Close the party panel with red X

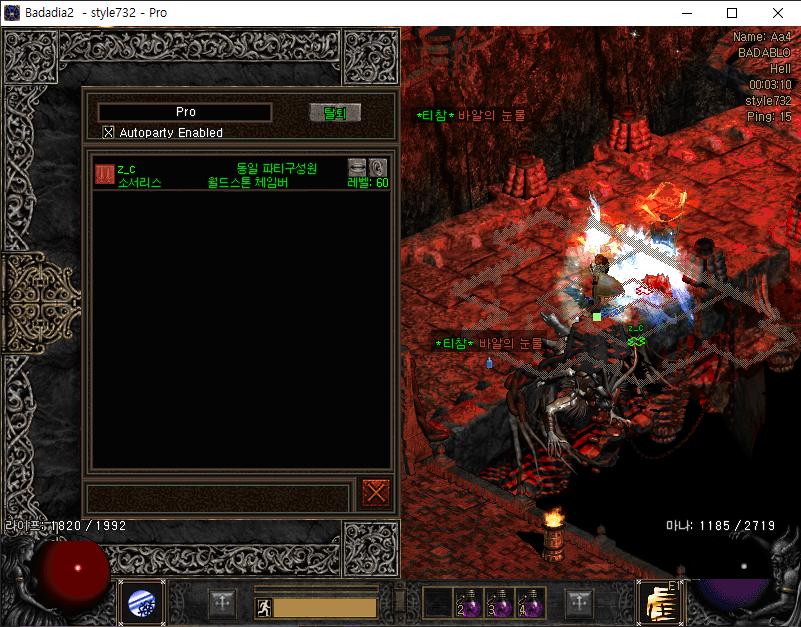(376, 492)
